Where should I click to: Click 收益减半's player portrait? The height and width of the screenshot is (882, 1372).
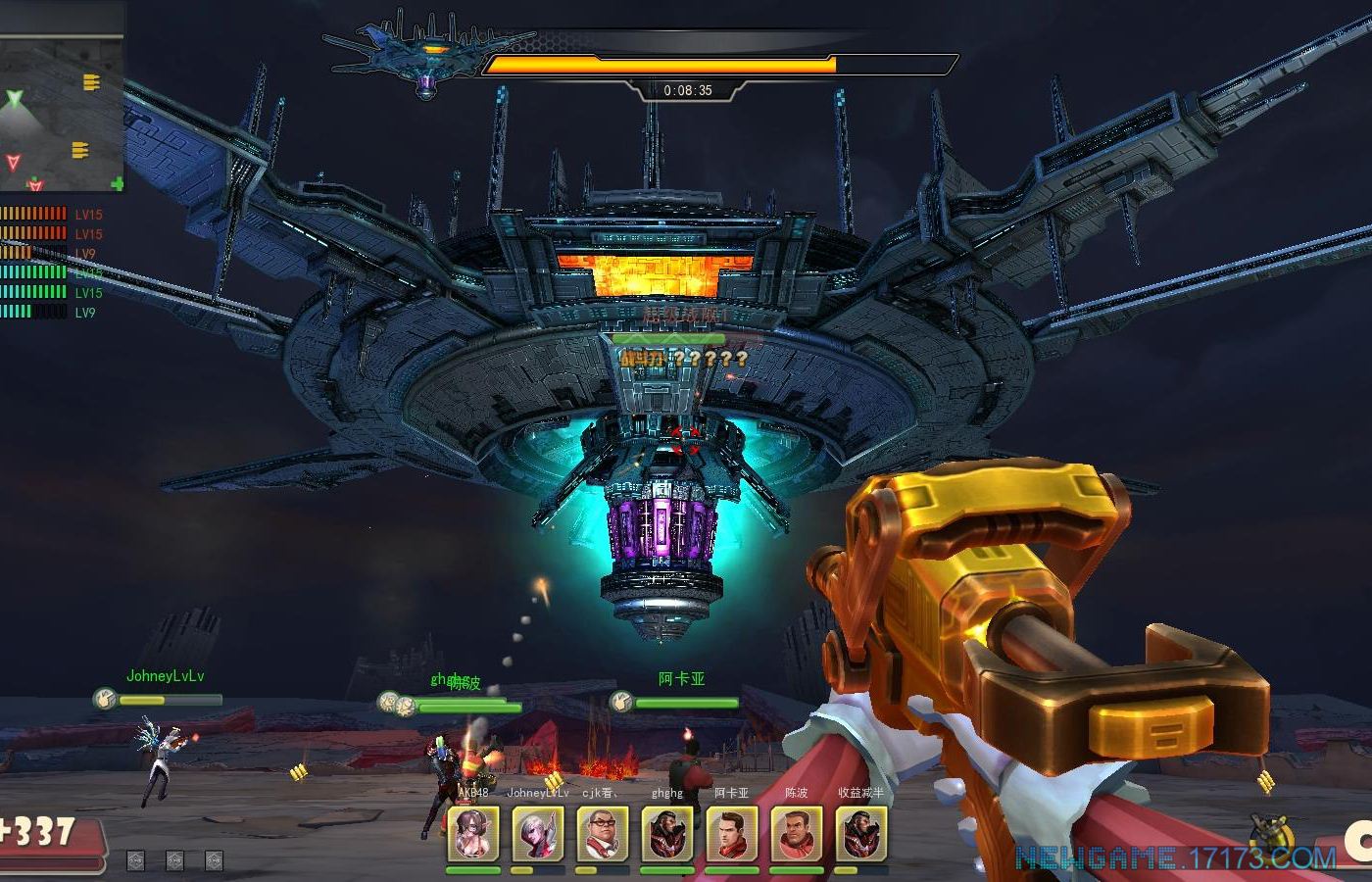pos(861,834)
